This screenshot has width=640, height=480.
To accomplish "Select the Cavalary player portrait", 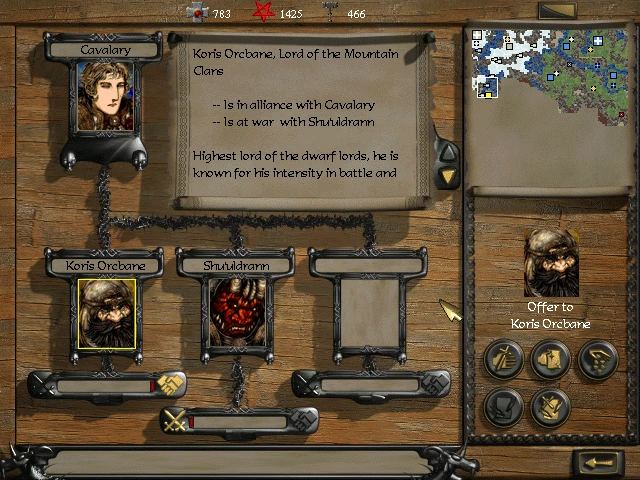I will pos(106,97).
